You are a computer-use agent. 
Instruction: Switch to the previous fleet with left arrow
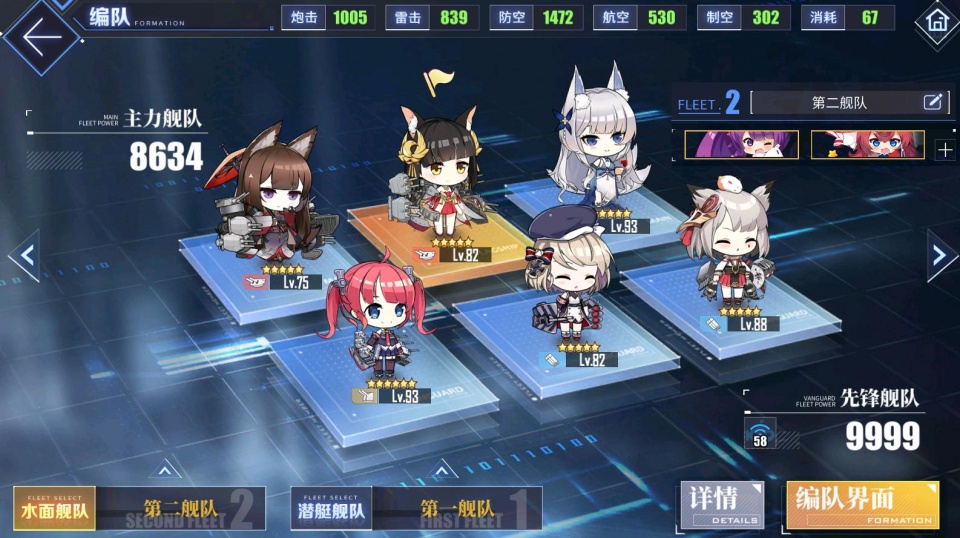(x=25, y=256)
